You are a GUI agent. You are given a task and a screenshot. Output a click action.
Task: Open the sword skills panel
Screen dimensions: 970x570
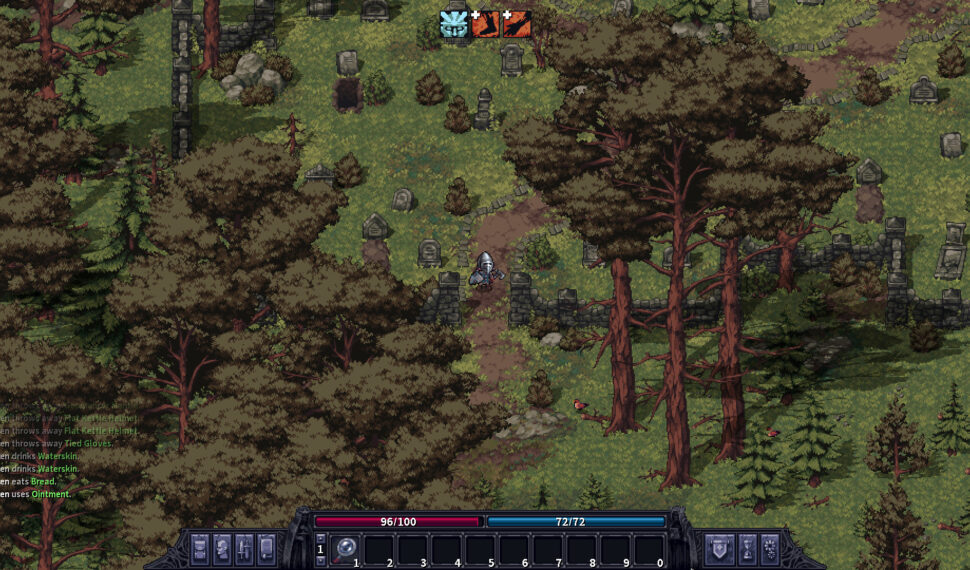point(244,549)
